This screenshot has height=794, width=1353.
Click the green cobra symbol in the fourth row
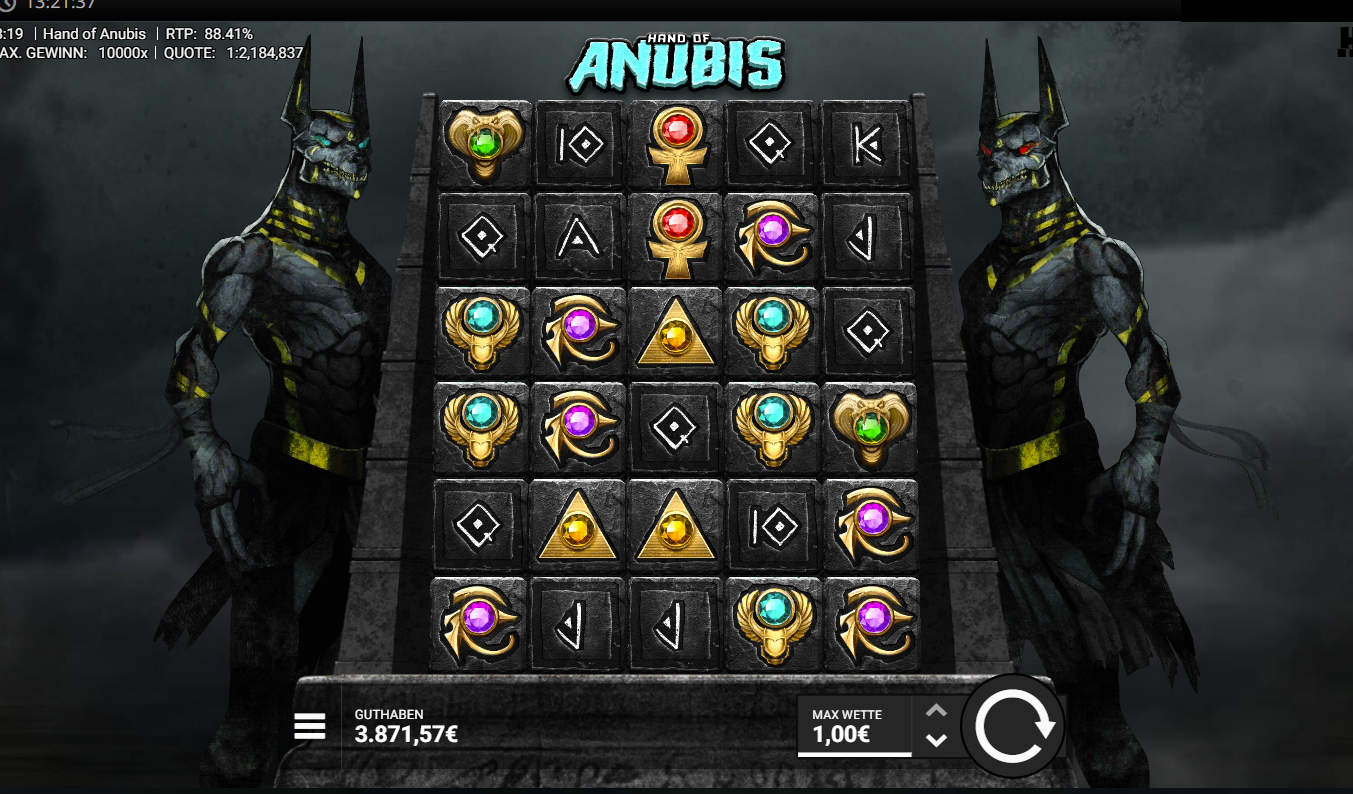click(868, 429)
